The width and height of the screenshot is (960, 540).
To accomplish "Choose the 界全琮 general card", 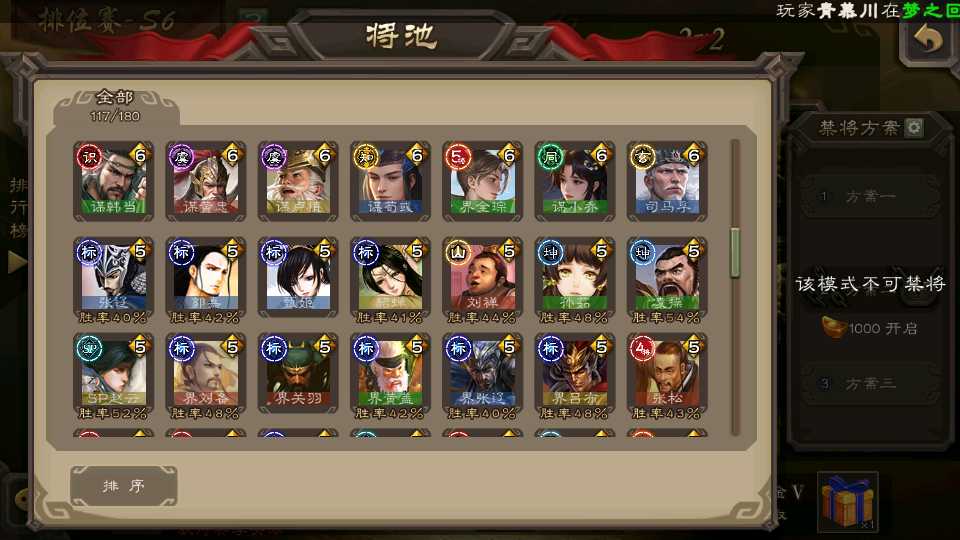I will [481, 181].
